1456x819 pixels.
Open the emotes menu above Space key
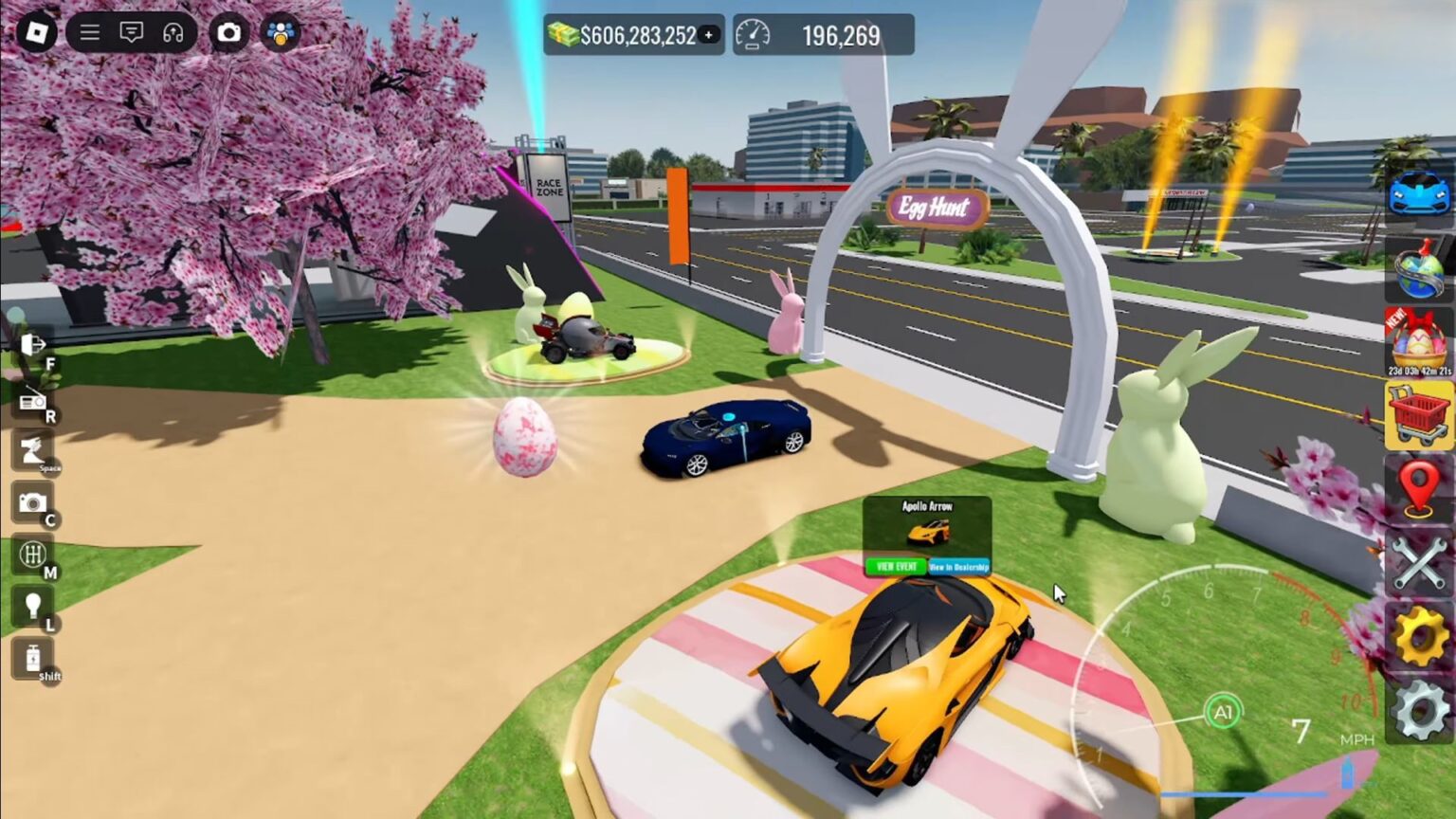(33, 452)
